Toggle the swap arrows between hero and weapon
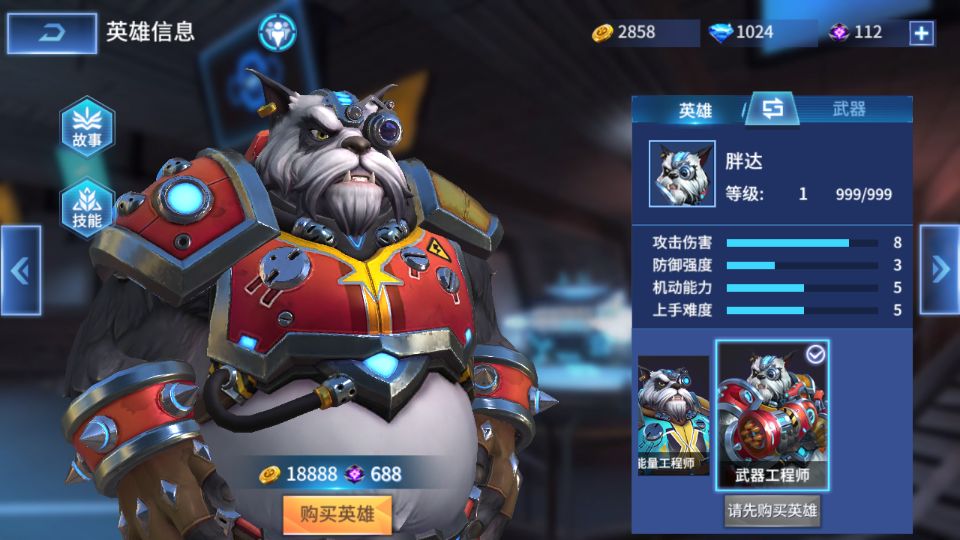Screen dimensions: 960x540 (771, 108)
